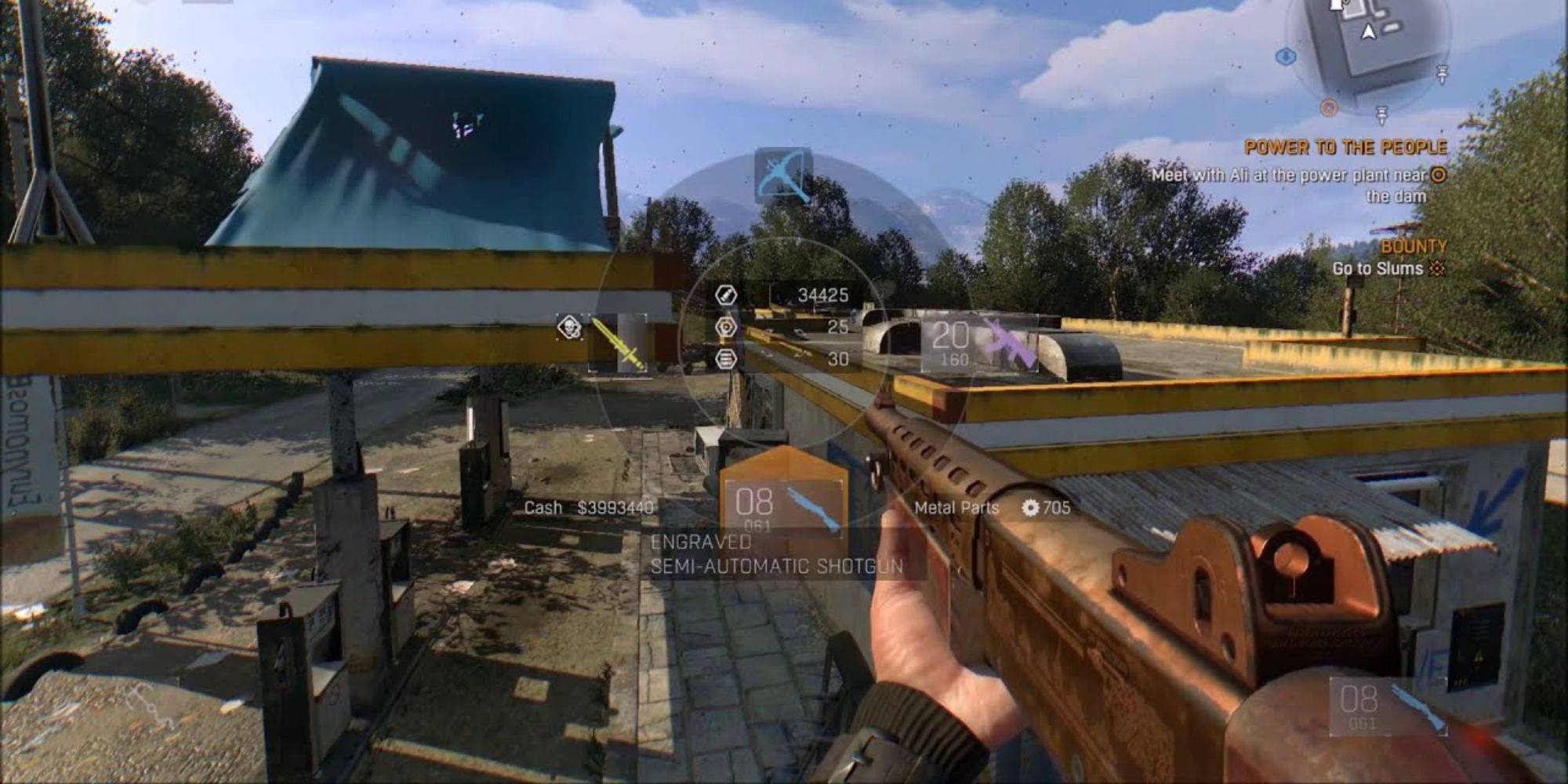Viewport: 1568px width, 784px height.
Task: Choose the yellow sword weapon slot
Action: point(619,343)
